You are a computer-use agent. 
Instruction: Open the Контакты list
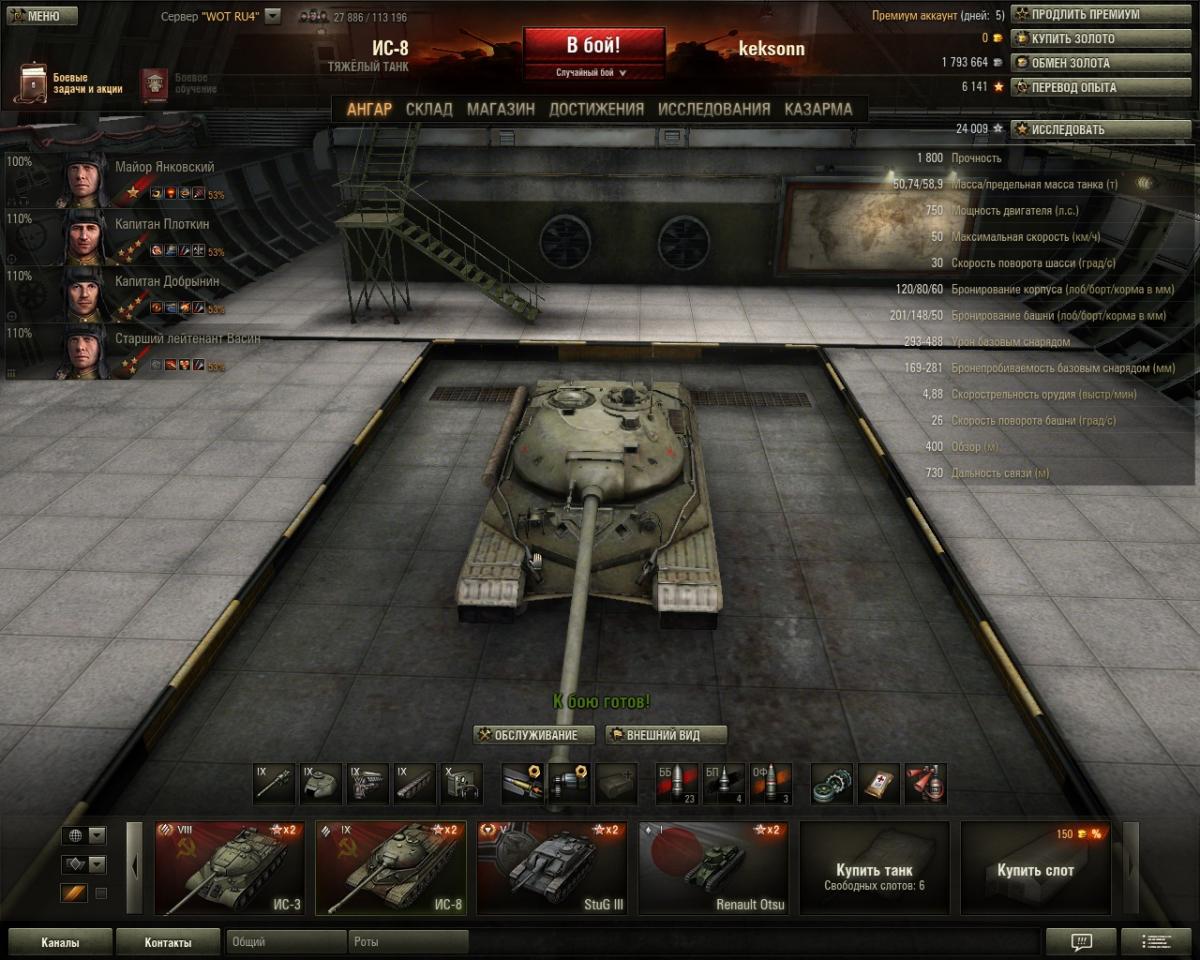click(167, 942)
